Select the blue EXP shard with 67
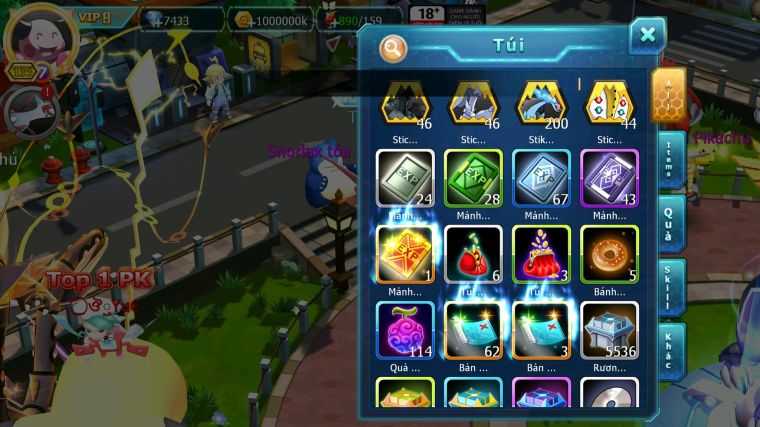This screenshot has width=760, height=427. (x=541, y=178)
